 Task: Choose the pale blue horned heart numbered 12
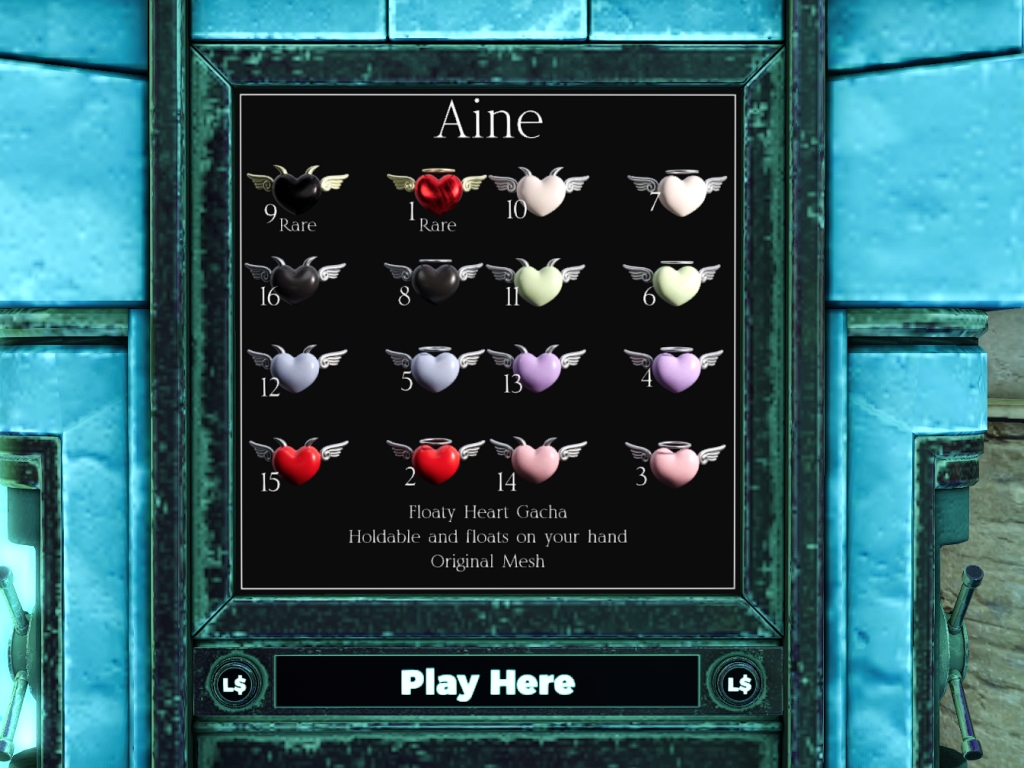coord(297,371)
